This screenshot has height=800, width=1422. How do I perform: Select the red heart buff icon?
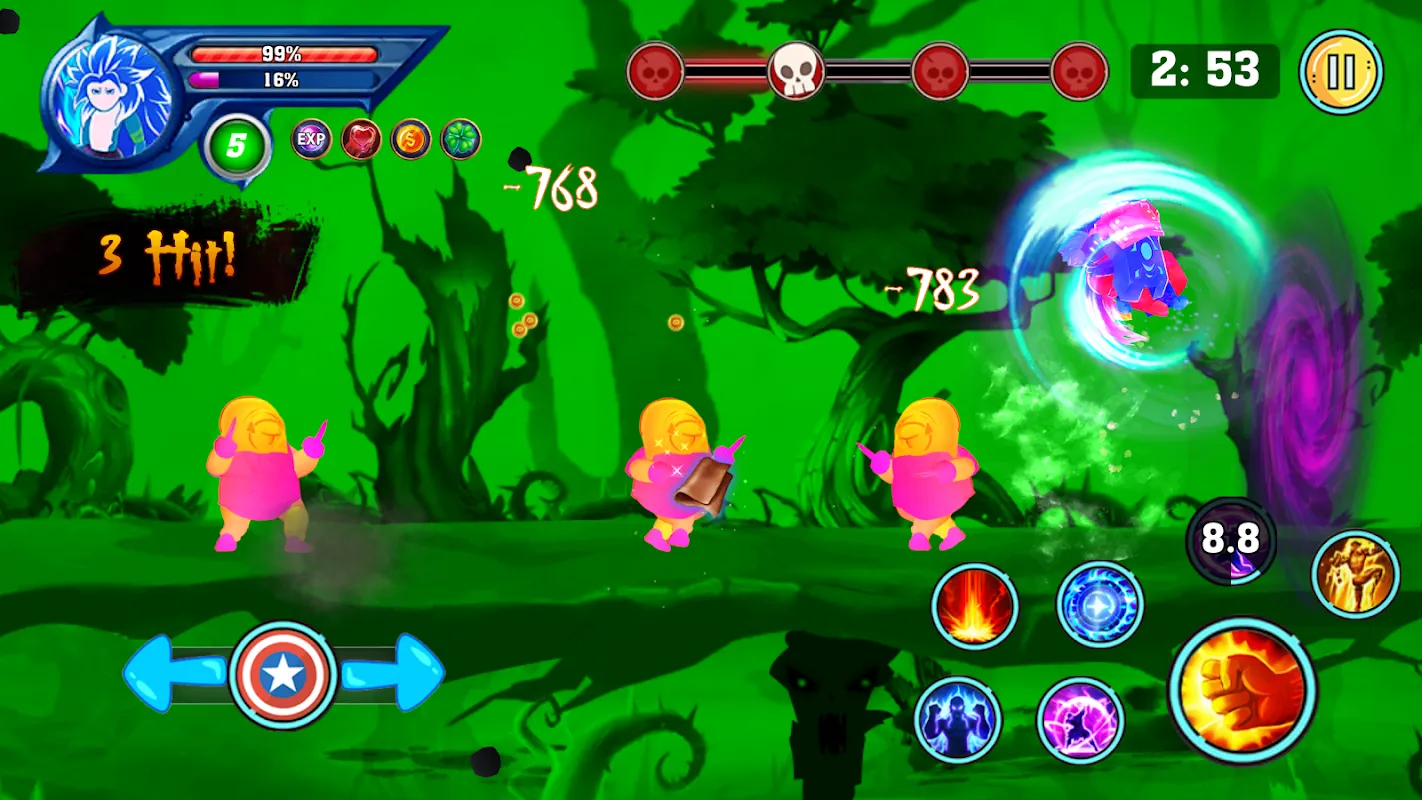(x=361, y=139)
